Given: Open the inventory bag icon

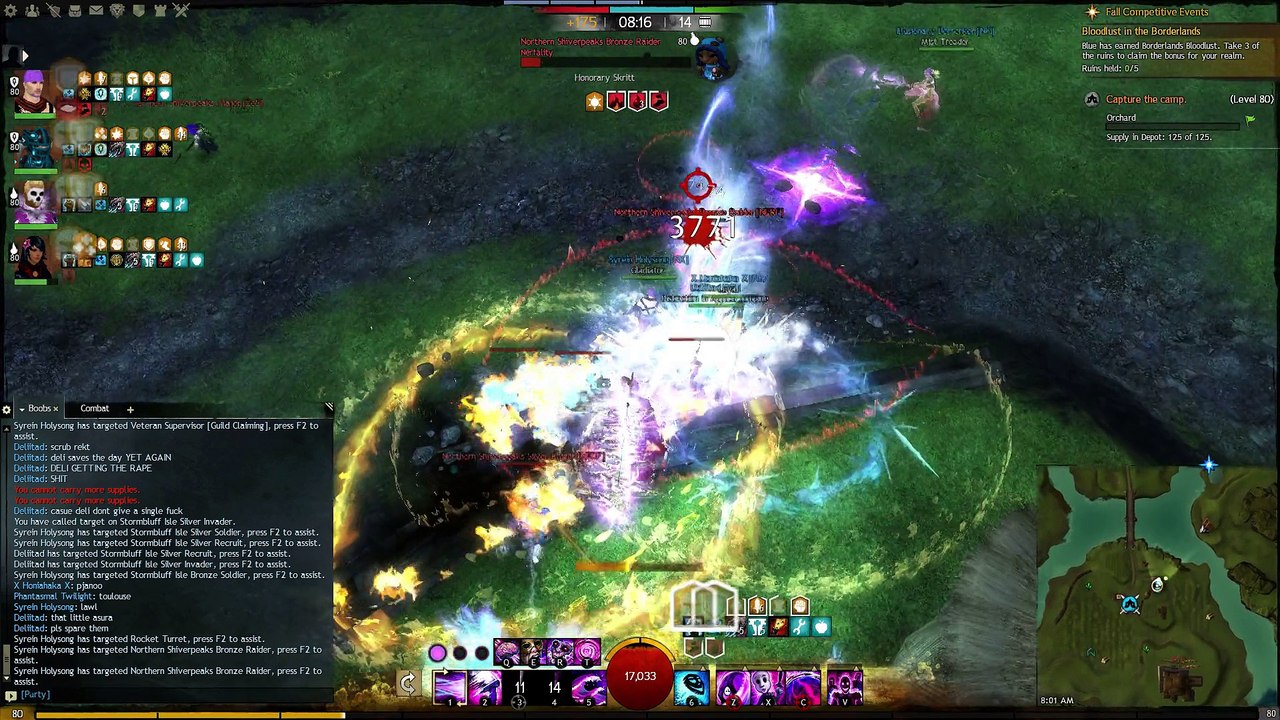Looking at the screenshot, I should tap(75, 11).
